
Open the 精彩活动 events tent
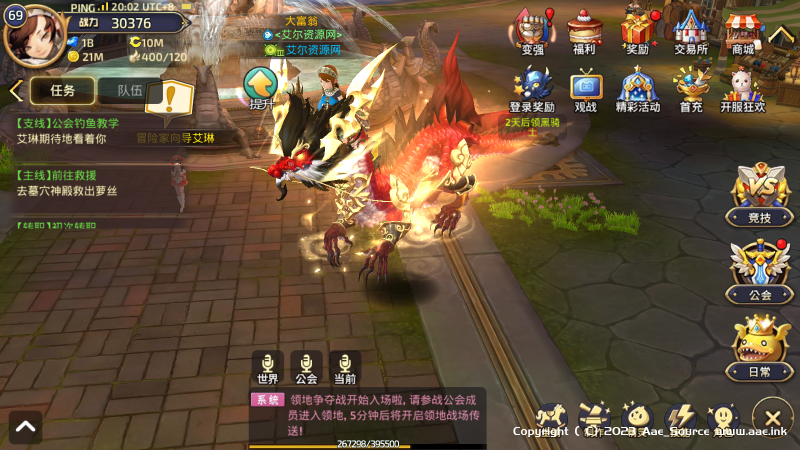pos(637,90)
